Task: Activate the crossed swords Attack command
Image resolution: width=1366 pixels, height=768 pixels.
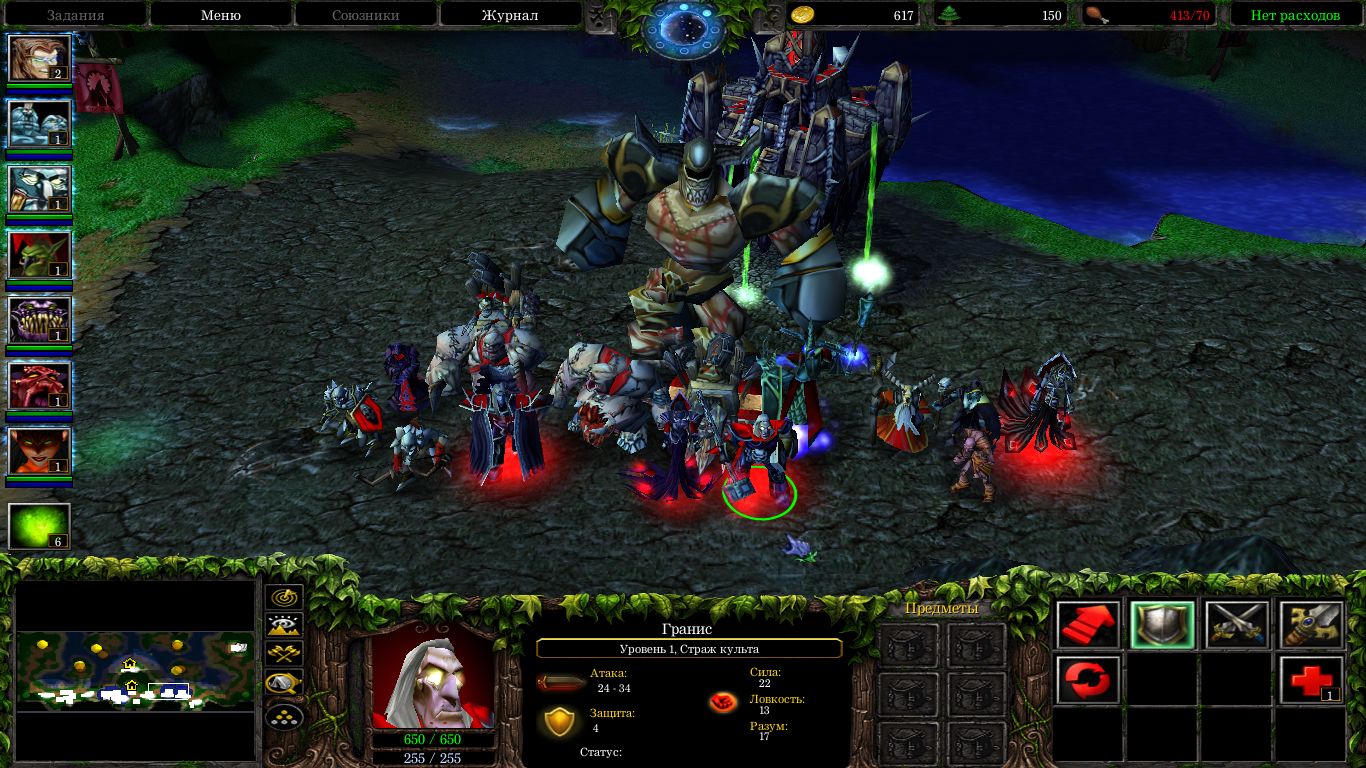Action: 1236,625
